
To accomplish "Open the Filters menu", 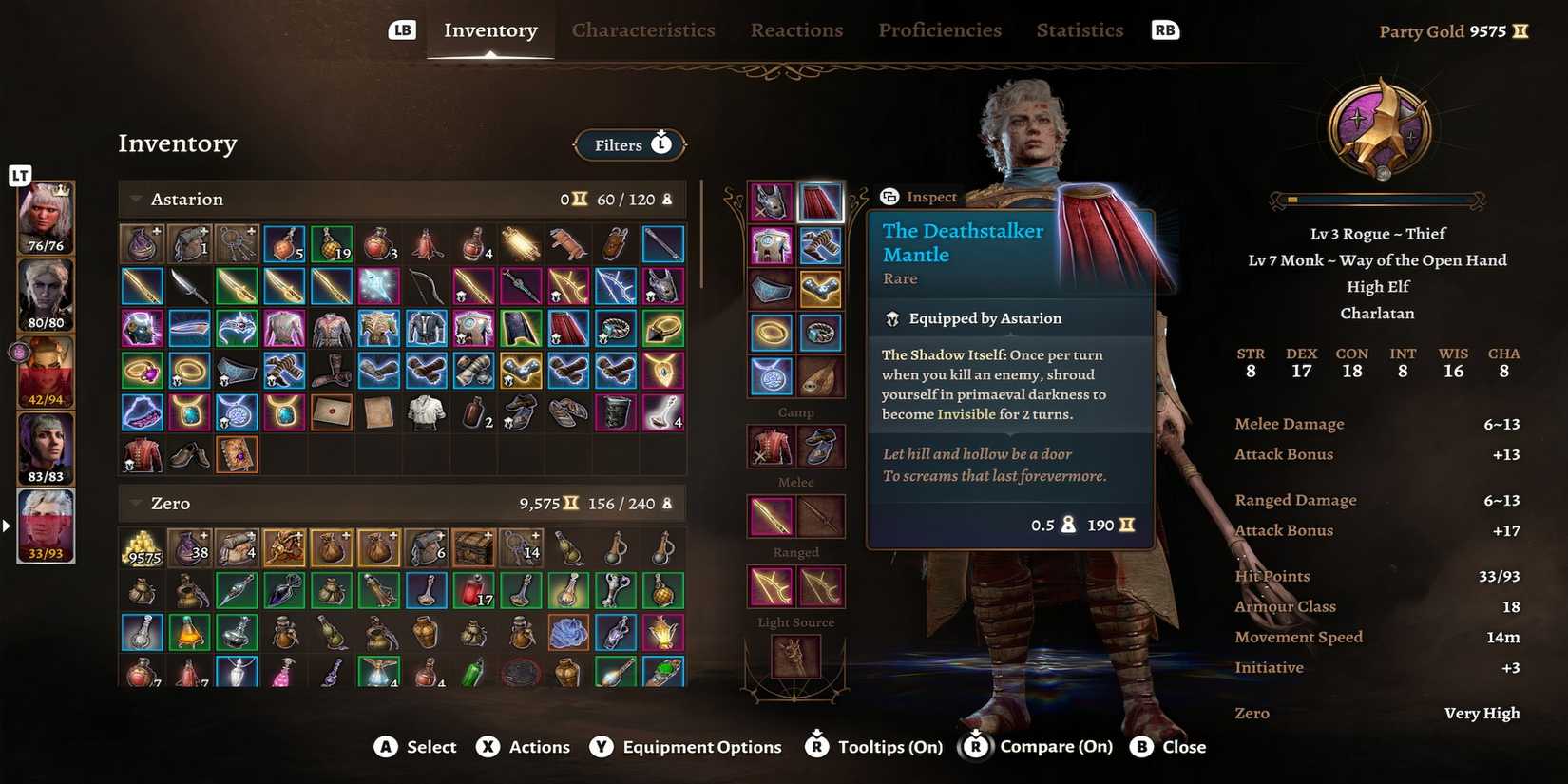I will pos(628,144).
